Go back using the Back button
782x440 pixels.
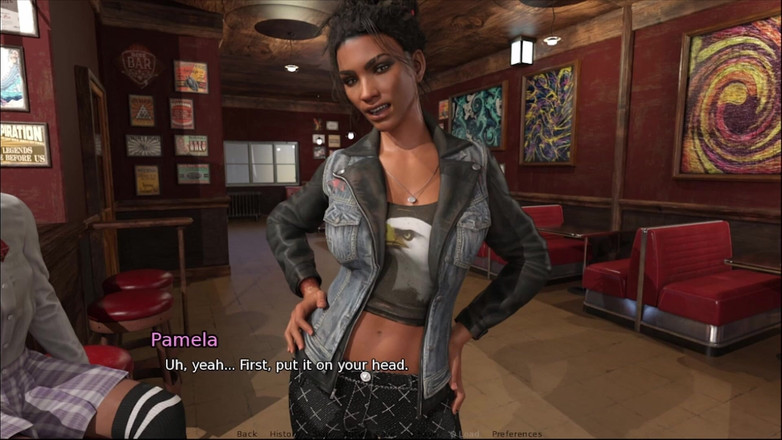click(x=247, y=434)
